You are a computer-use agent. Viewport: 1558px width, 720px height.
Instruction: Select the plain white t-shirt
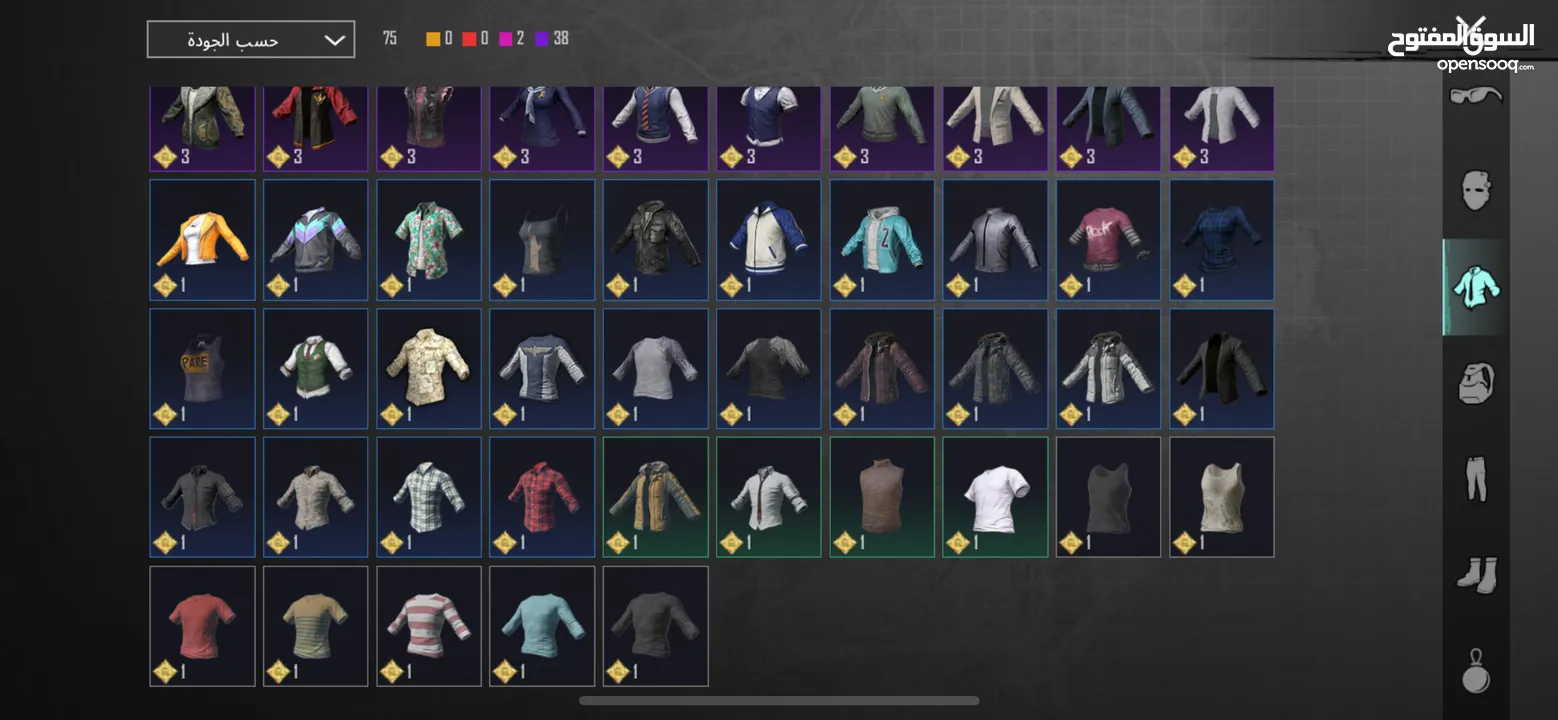pyautogui.click(x=995, y=496)
